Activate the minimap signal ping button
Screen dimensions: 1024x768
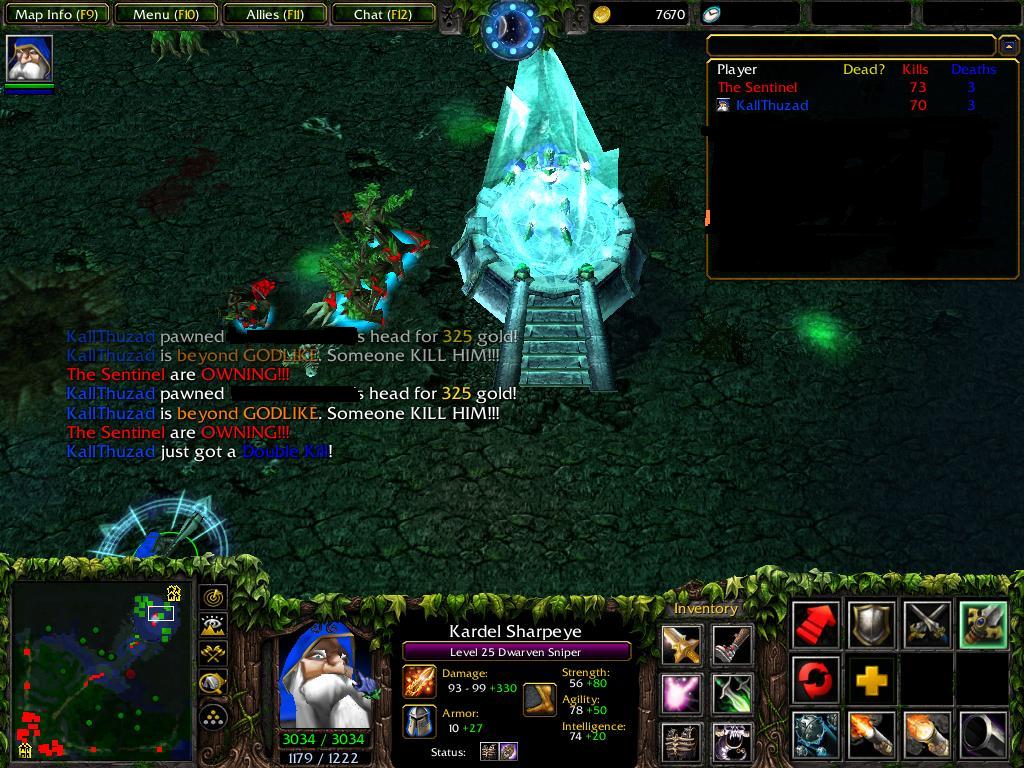[x=214, y=597]
